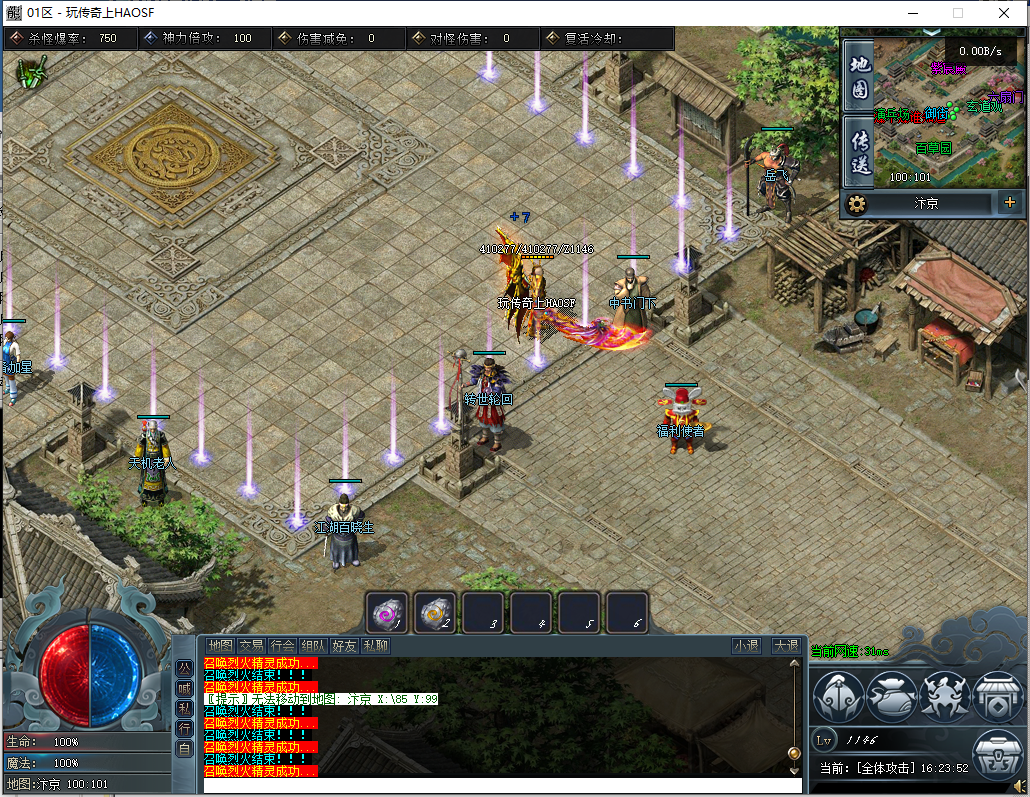The height and width of the screenshot is (797, 1030).
Task: Open the bag pouch icon
Action: [x=891, y=697]
